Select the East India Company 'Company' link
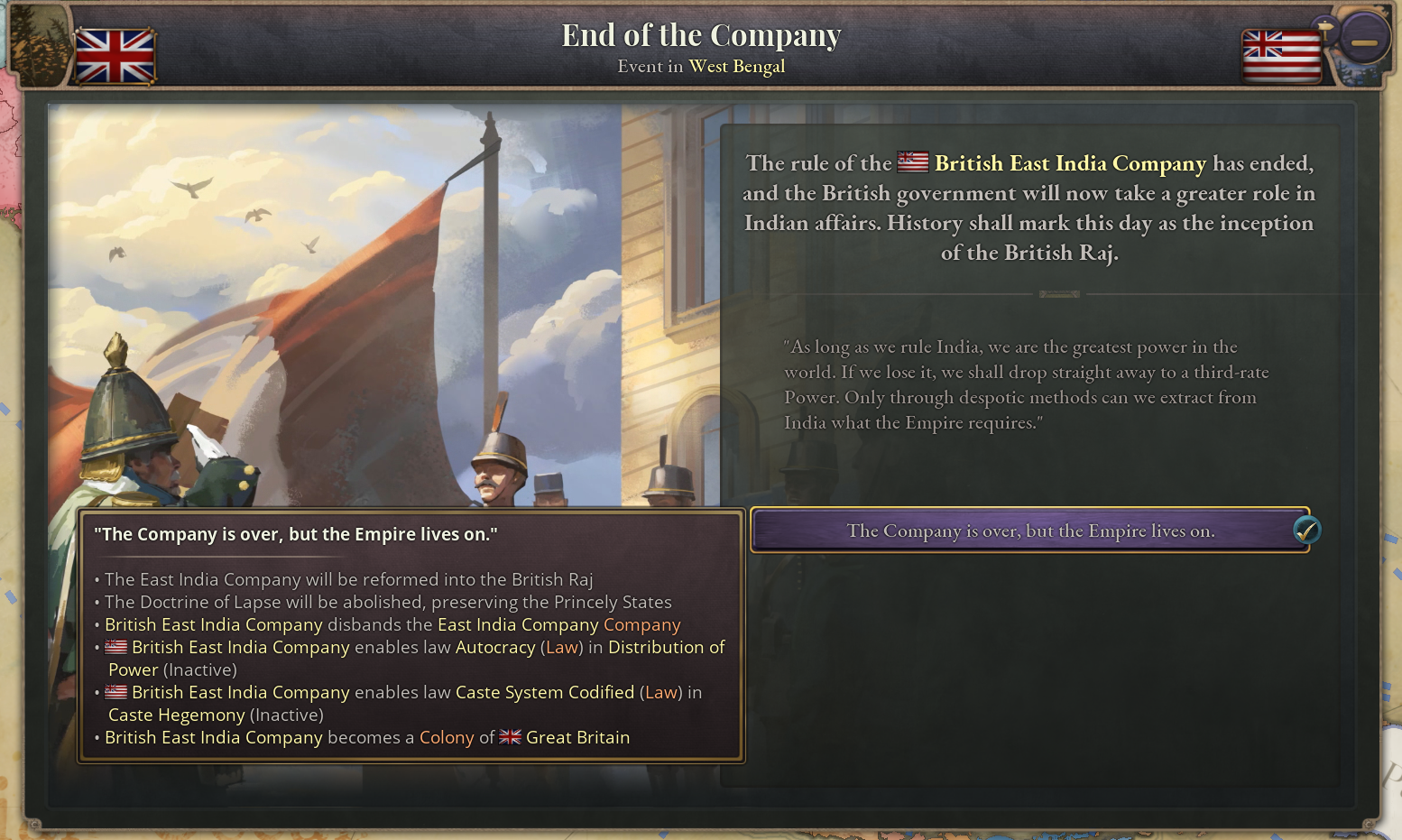 (x=641, y=624)
